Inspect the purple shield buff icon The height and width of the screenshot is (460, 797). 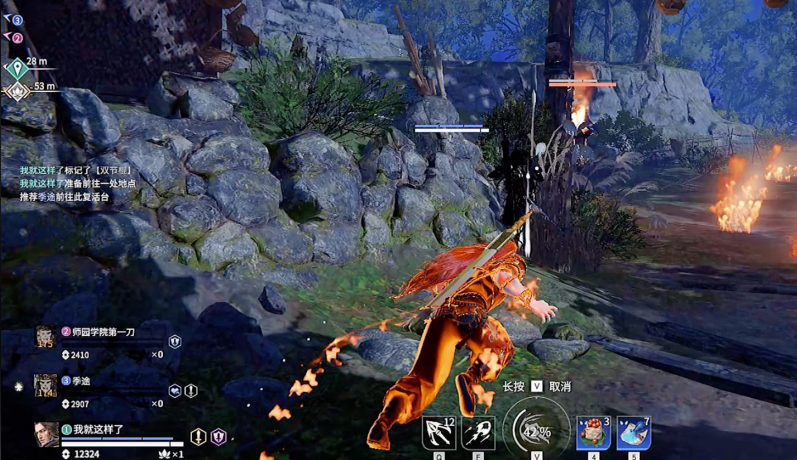pyautogui.click(x=218, y=436)
